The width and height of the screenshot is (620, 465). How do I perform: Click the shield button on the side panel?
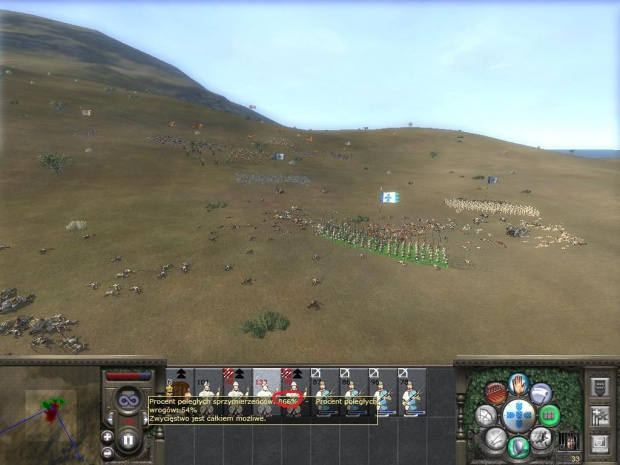click(x=600, y=385)
